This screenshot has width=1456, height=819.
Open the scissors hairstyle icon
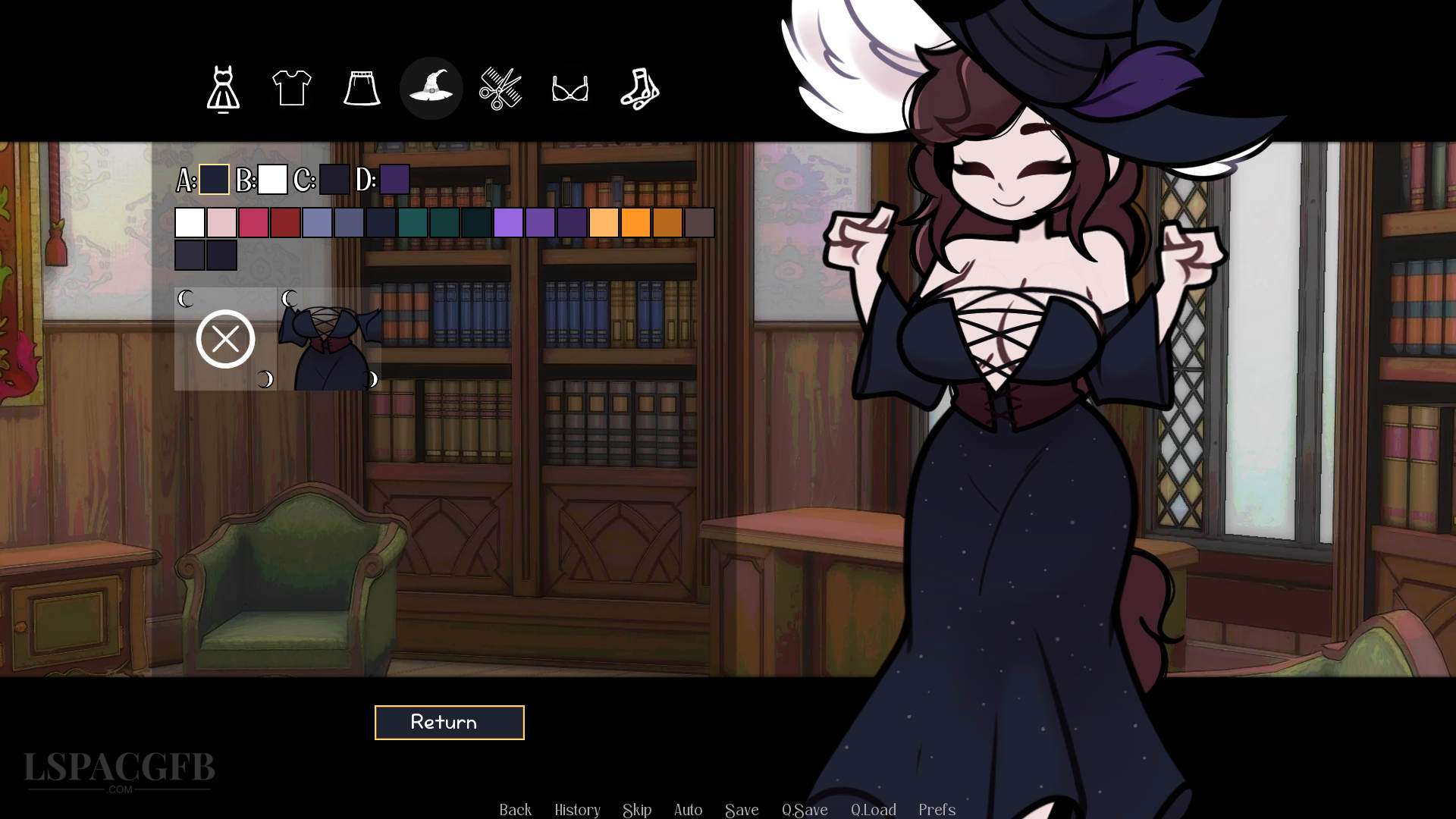point(501,88)
